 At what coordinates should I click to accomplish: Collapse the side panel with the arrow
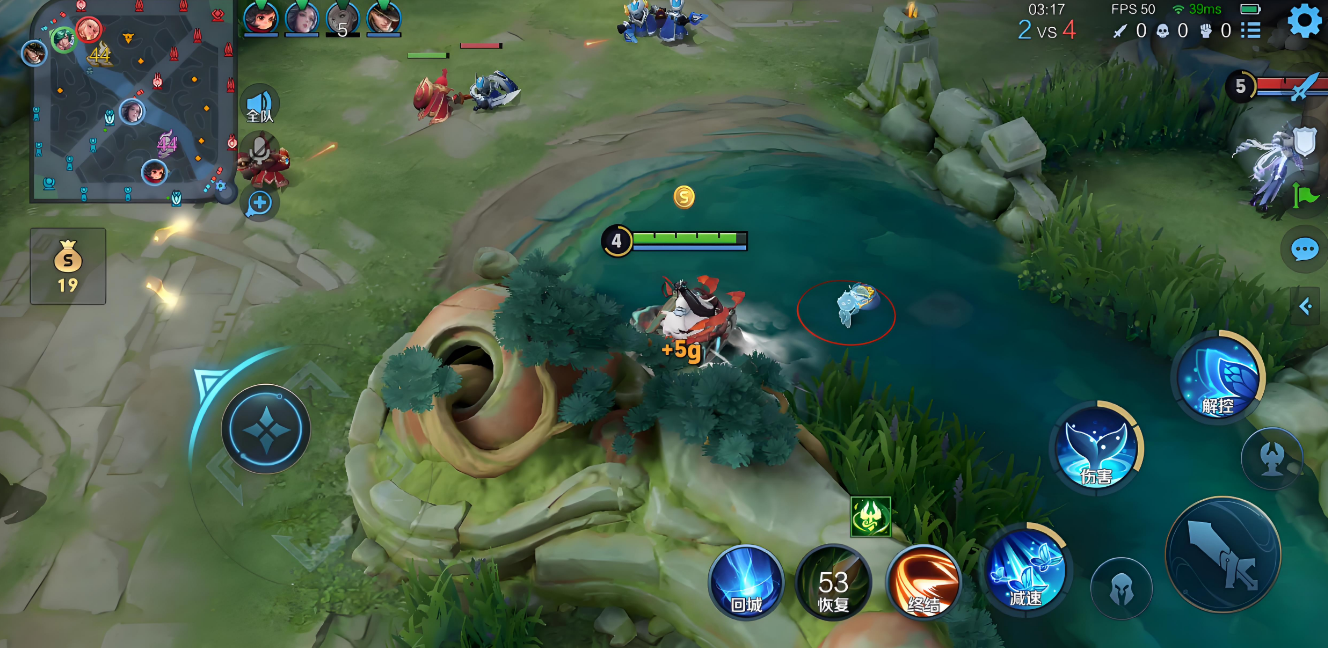(x=1305, y=307)
